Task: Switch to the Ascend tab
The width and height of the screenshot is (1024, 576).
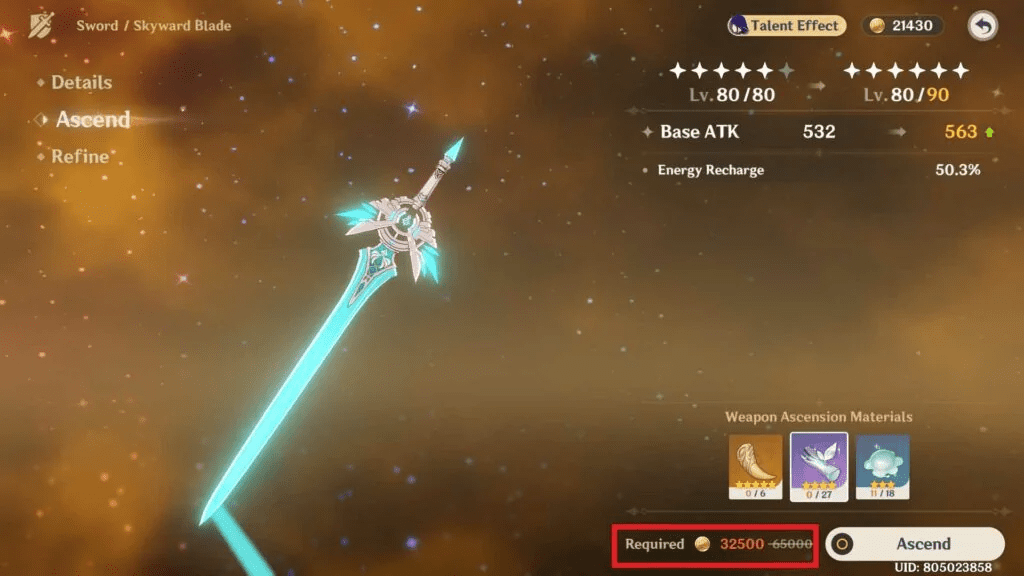Action: pyautogui.click(x=92, y=120)
